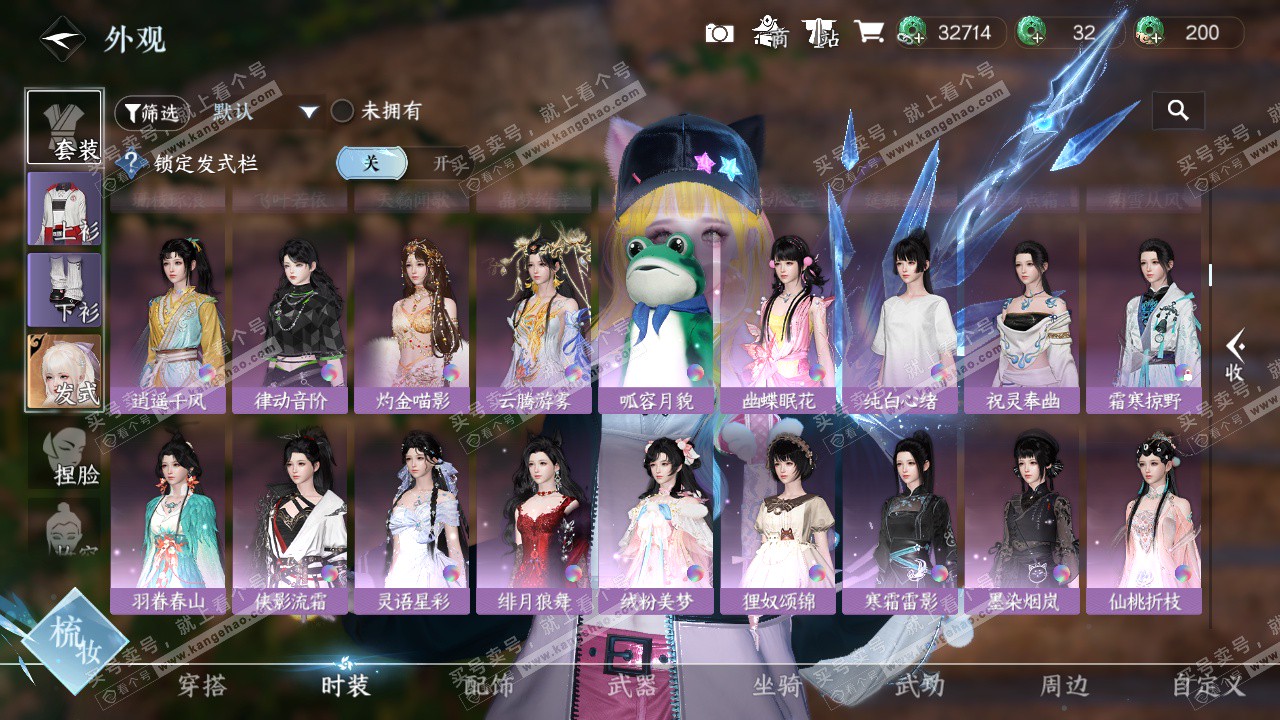Viewport: 1280px width, 720px height.
Task: Open the 筛选 filter button
Action: point(151,113)
